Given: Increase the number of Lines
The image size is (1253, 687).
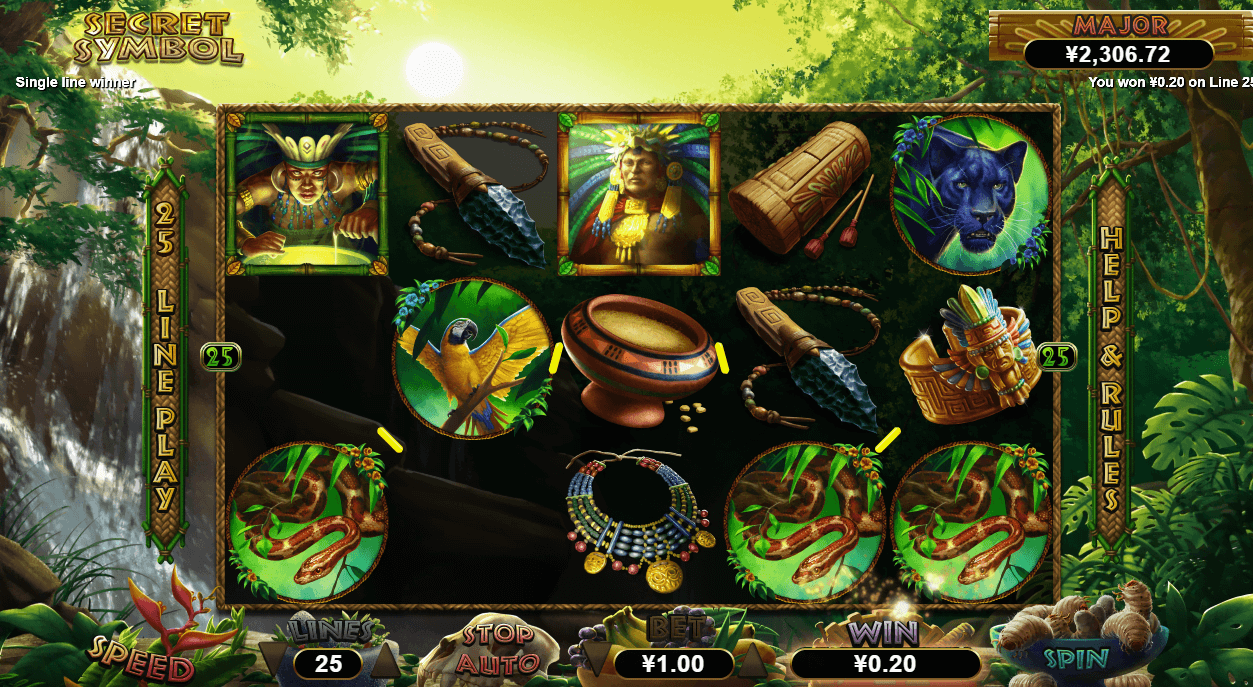Looking at the screenshot, I should point(384,661).
